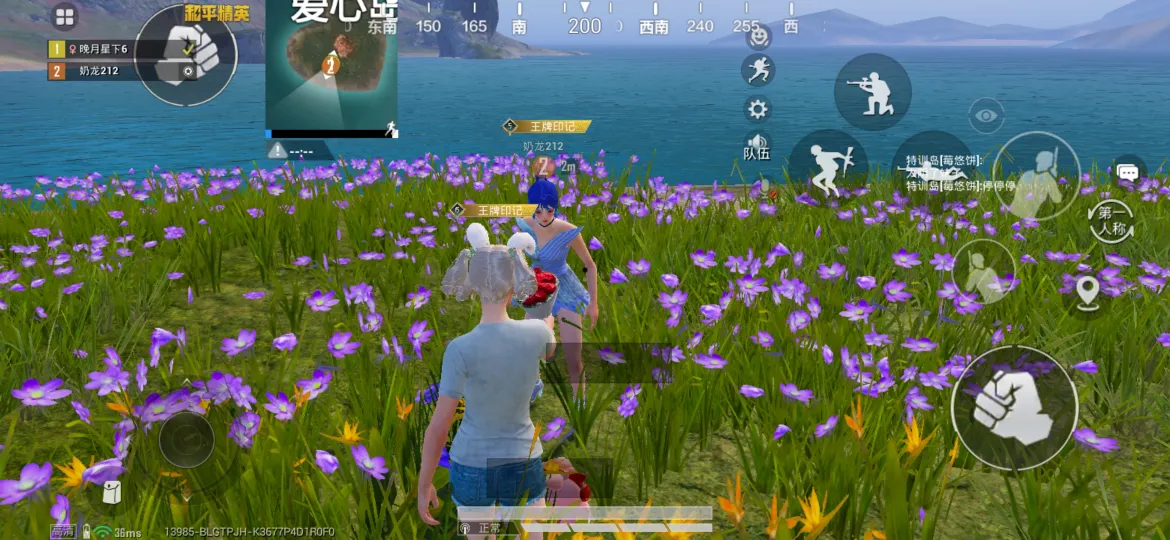Tap the warning triangle indicator below minimap
The height and width of the screenshot is (540, 1170).
click(x=277, y=151)
